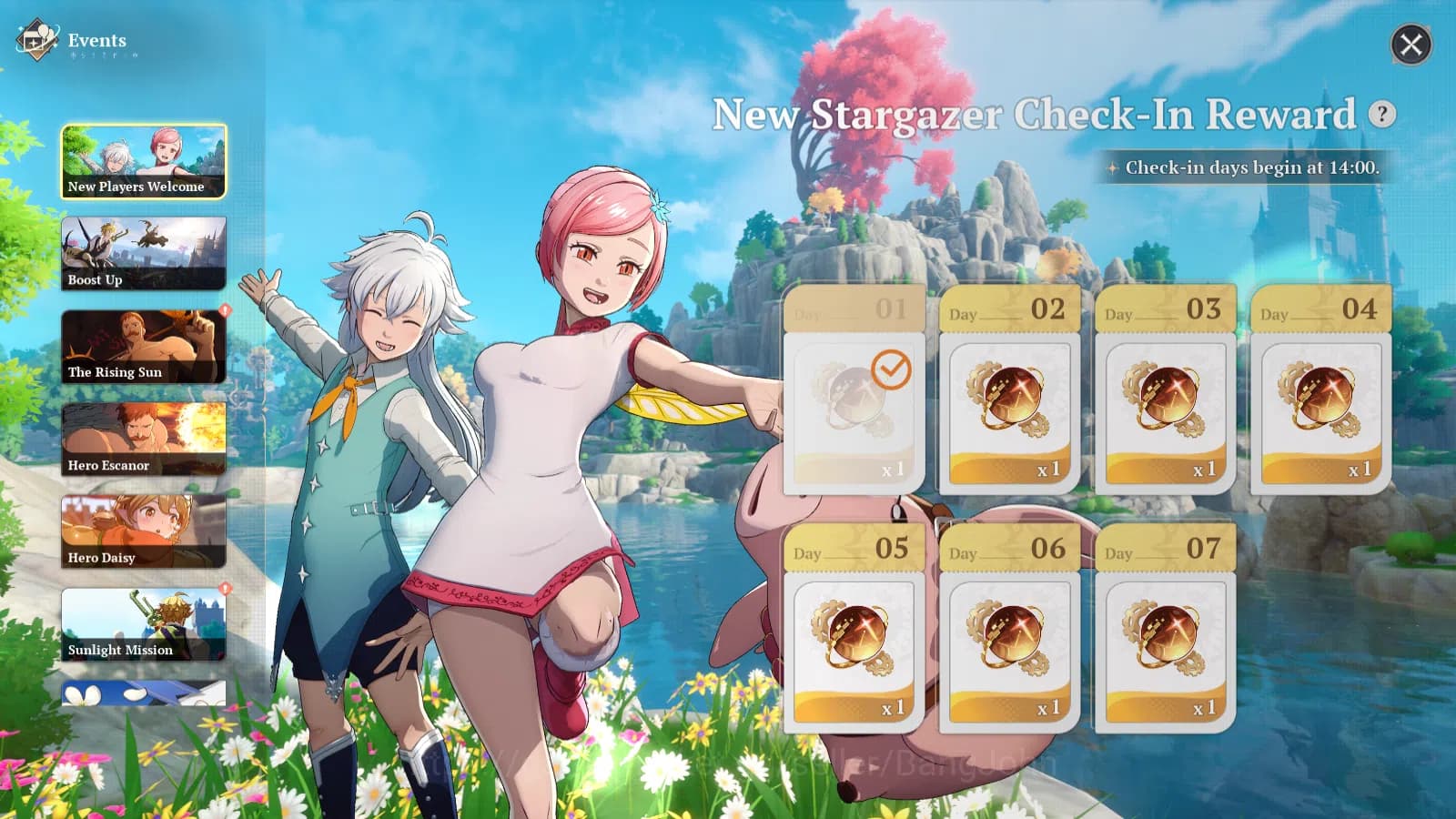Screen dimensions: 1456x819
Task: Open The Rising Sun event
Action: (143, 347)
